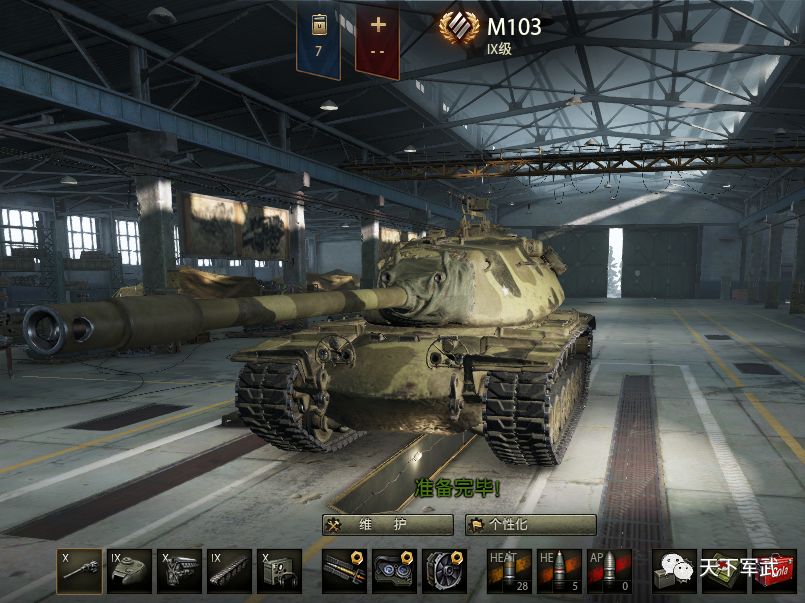Open the 个性化 customization button

530,525
